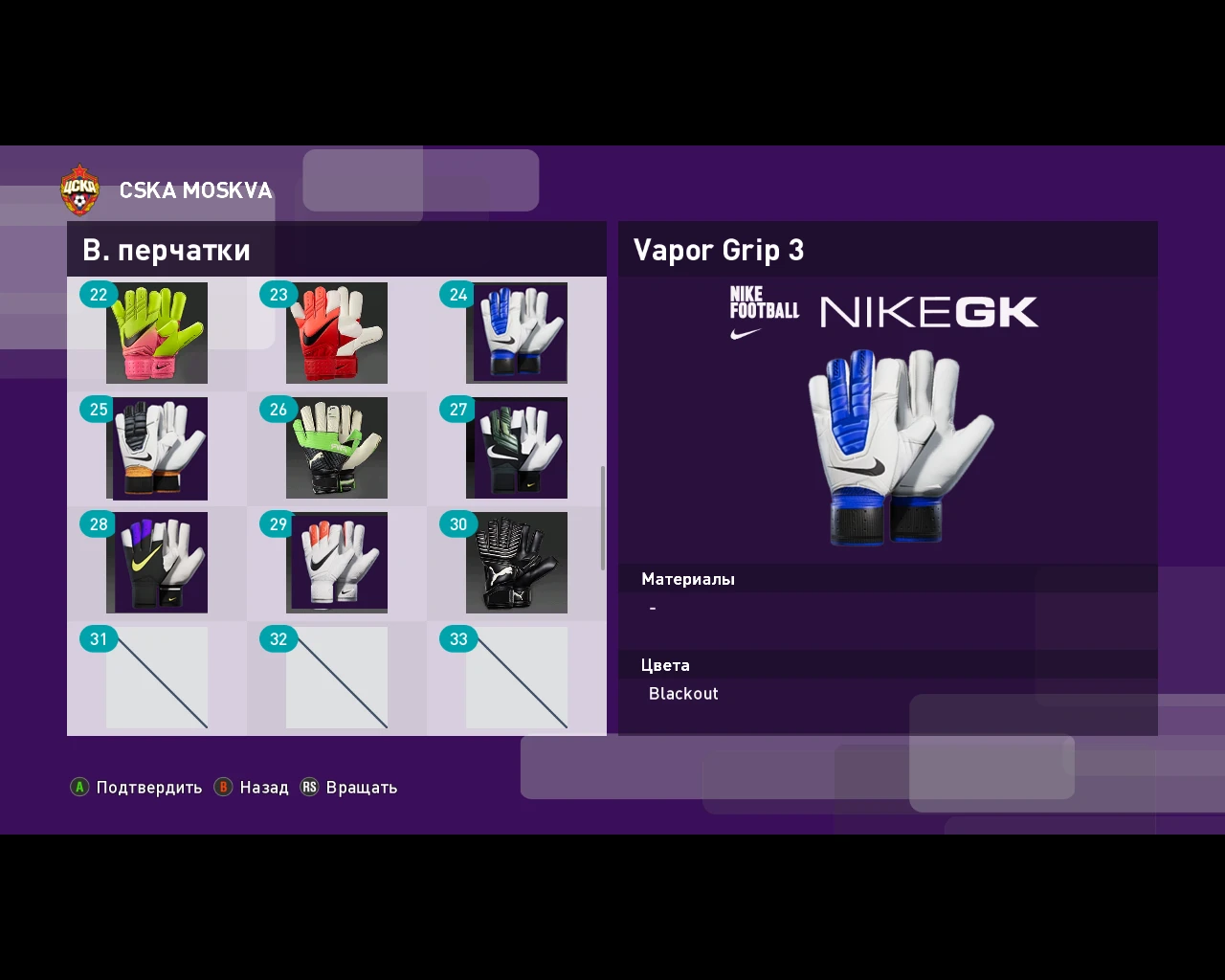Select the purple-fingered glove numbered 28

(x=157, y=563)
